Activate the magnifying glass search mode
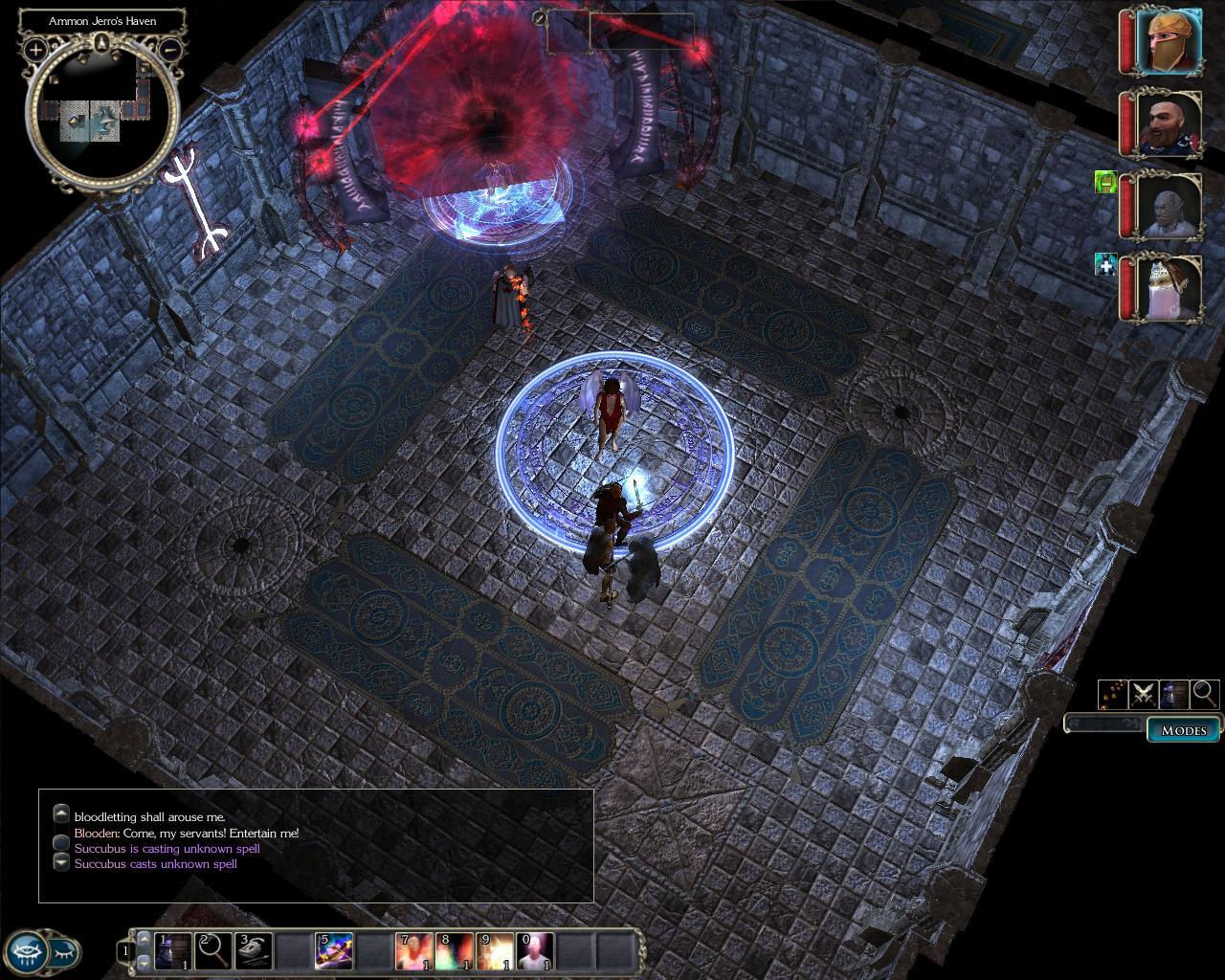The image size is (1225, 980). pyautogui.click(x=1205, y=694)
